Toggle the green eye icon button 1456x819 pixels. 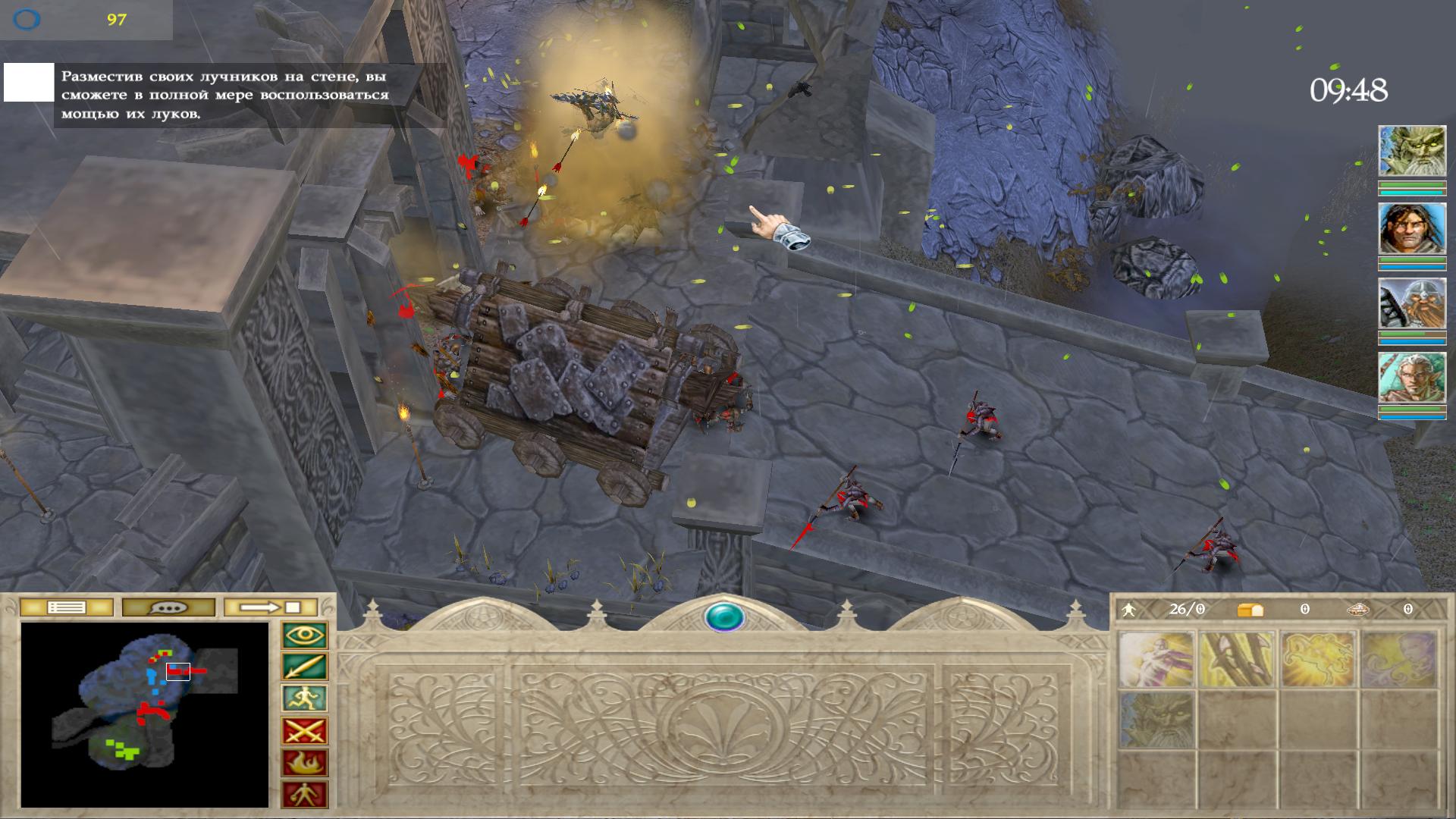pos(305,635)
